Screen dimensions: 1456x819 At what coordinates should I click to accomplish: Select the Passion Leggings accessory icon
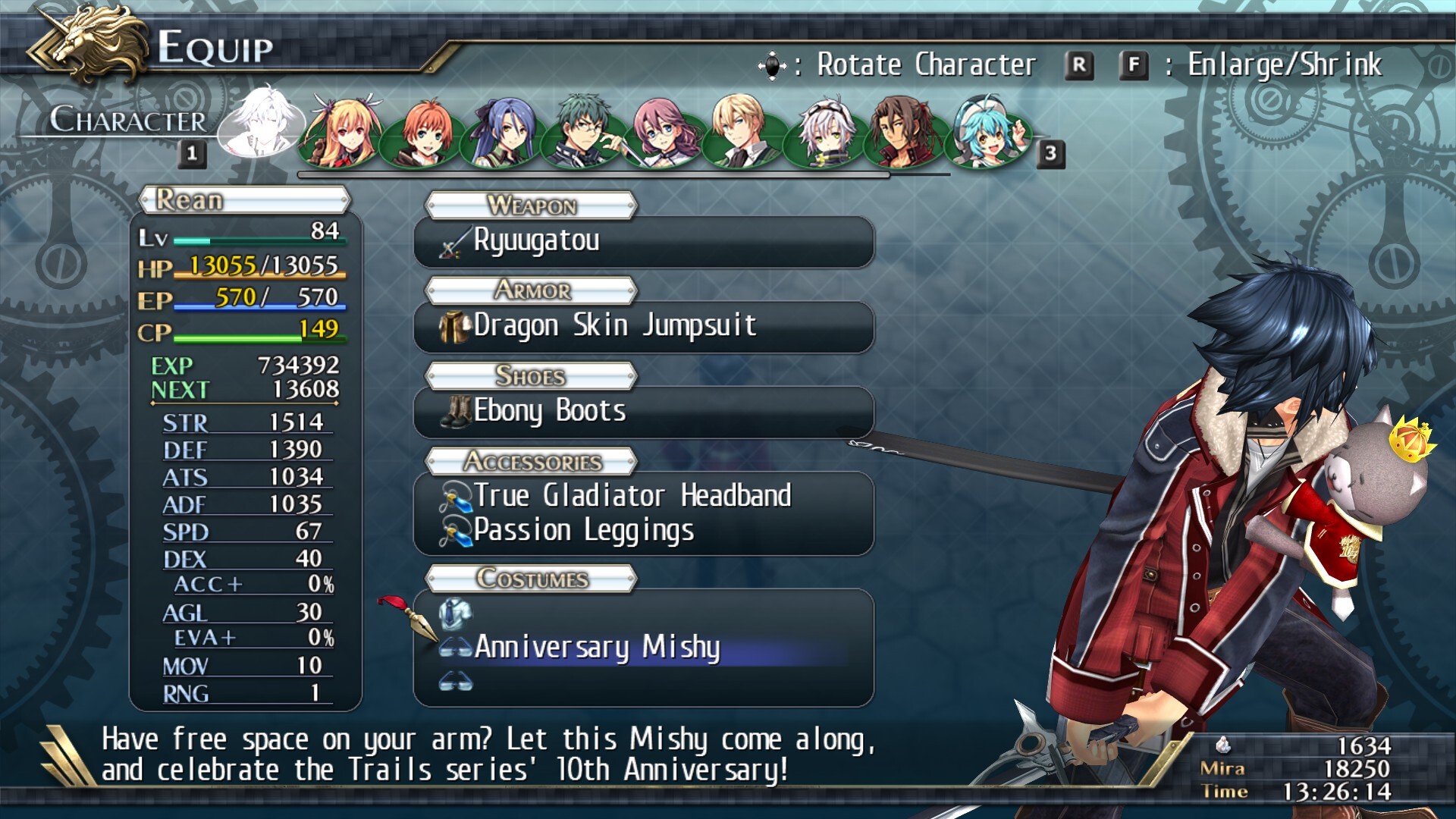[455, 530]
